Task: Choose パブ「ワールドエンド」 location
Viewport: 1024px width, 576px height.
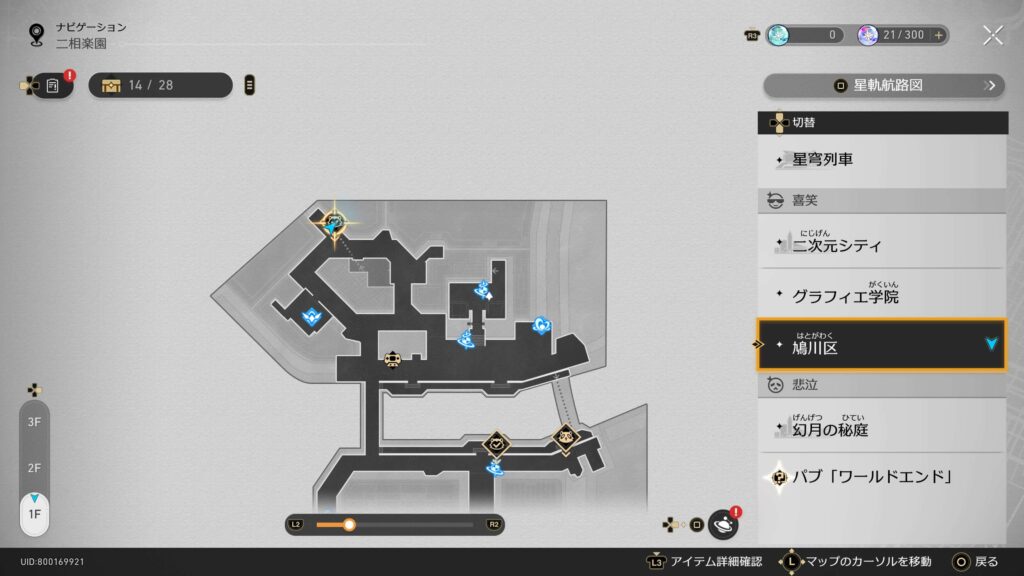Action: [x=882, y=477]
